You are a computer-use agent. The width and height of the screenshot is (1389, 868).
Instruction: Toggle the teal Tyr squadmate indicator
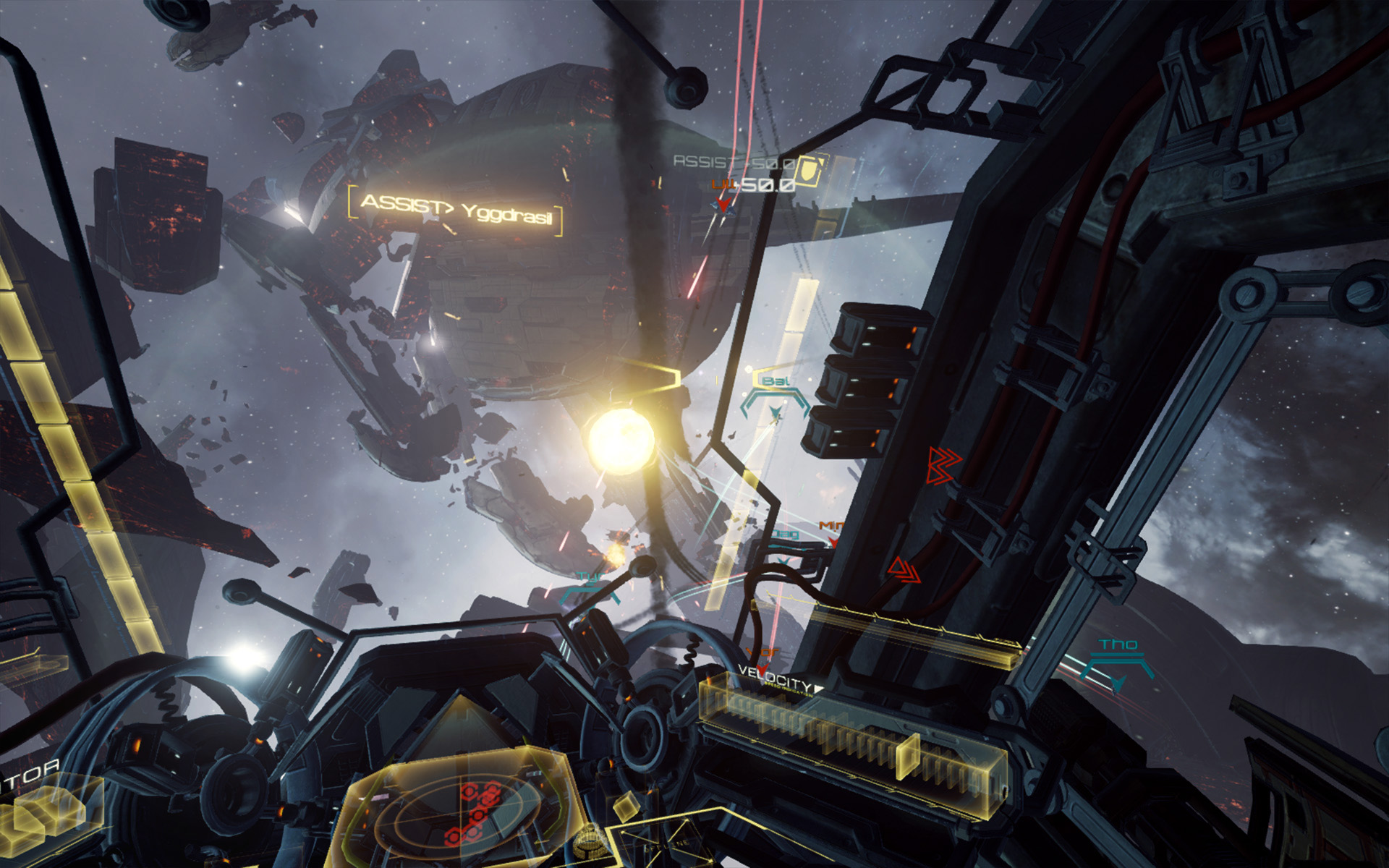coord(590,575)
